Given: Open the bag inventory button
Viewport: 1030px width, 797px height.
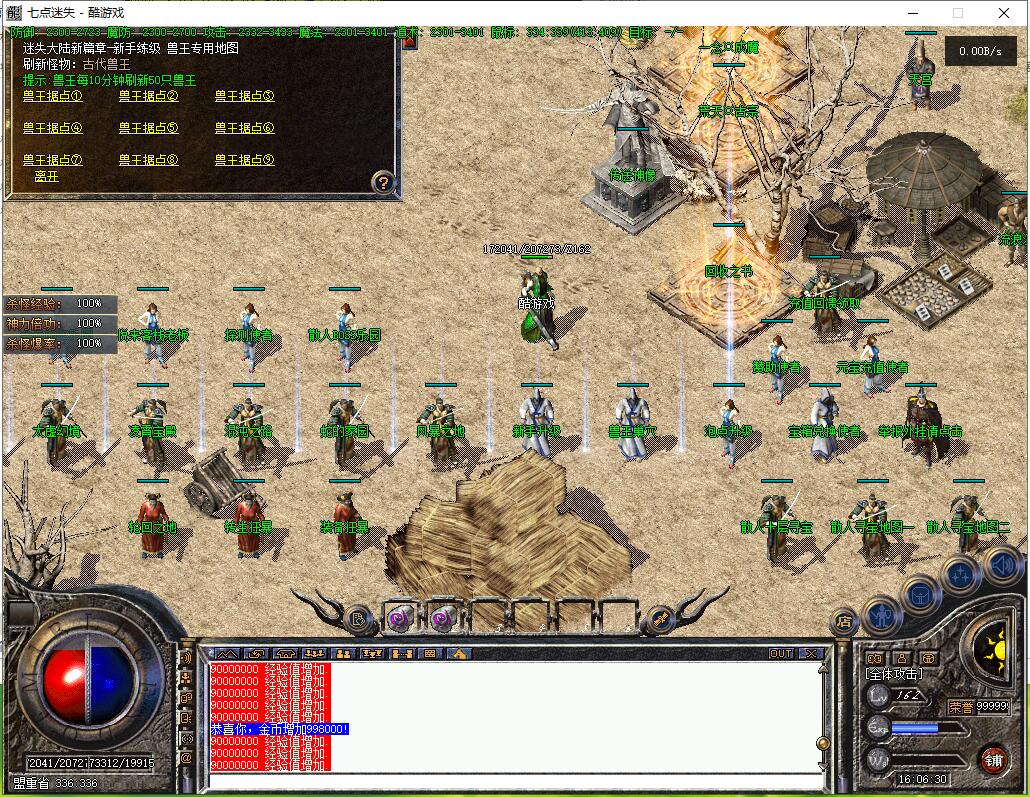Looking at the screenshot, I should [920, 596].
